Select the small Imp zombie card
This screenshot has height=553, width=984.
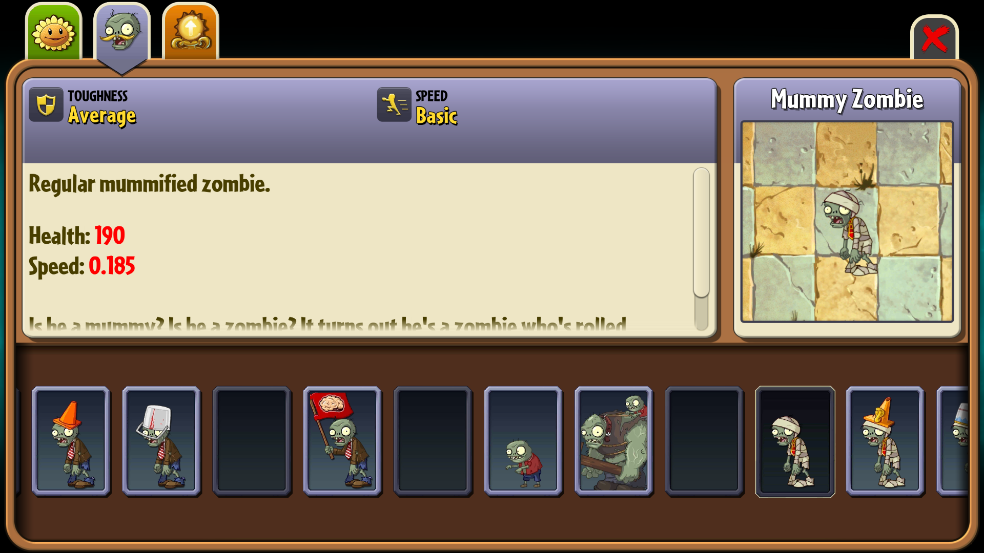click(x=523, y=441)
